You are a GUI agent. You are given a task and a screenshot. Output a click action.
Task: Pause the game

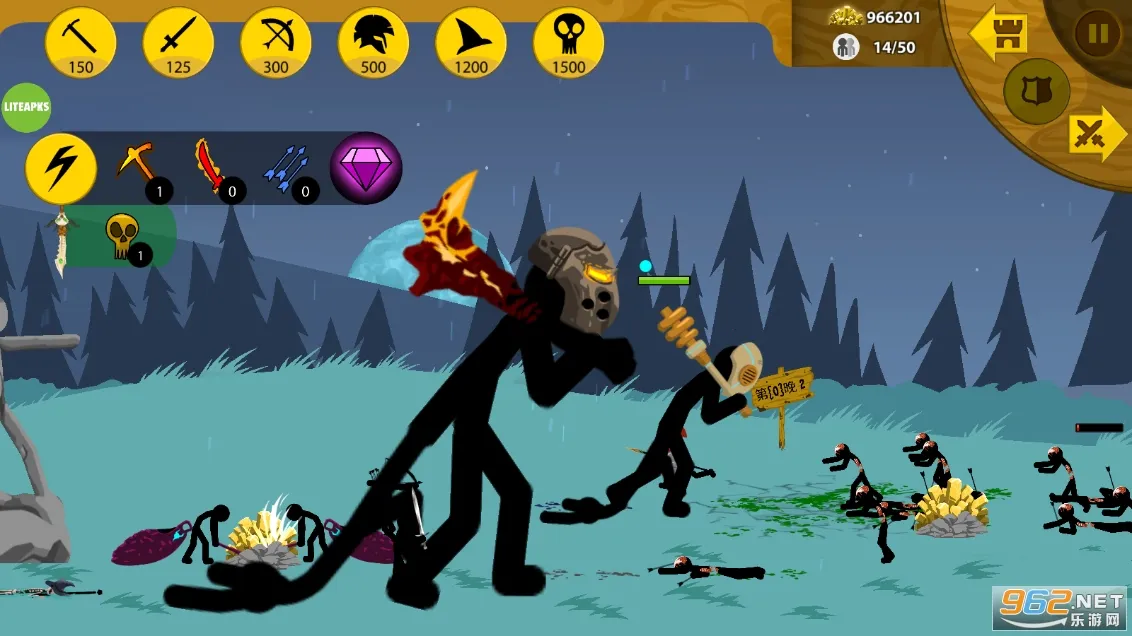[x=1097, y=34]
